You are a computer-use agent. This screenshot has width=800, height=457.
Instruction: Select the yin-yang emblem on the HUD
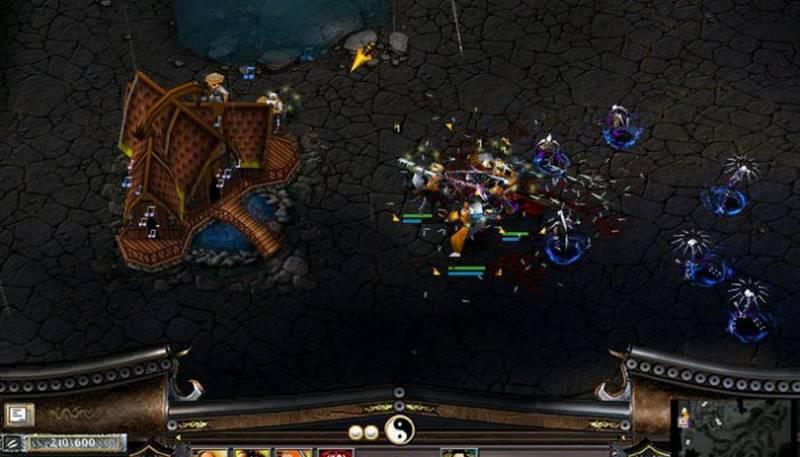[x=400, y=431]
